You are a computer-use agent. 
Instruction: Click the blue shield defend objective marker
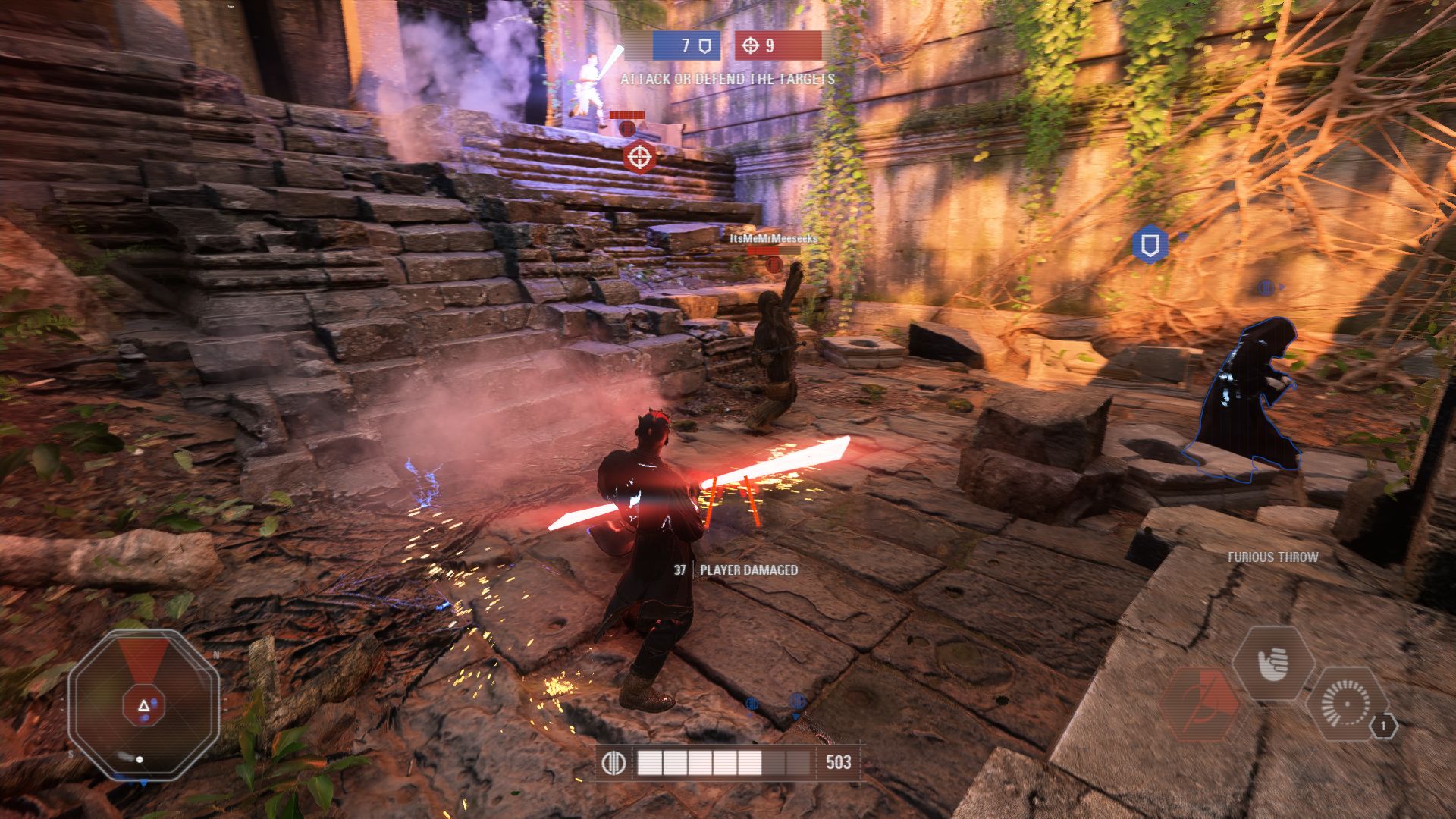(x=1150, y=245)
